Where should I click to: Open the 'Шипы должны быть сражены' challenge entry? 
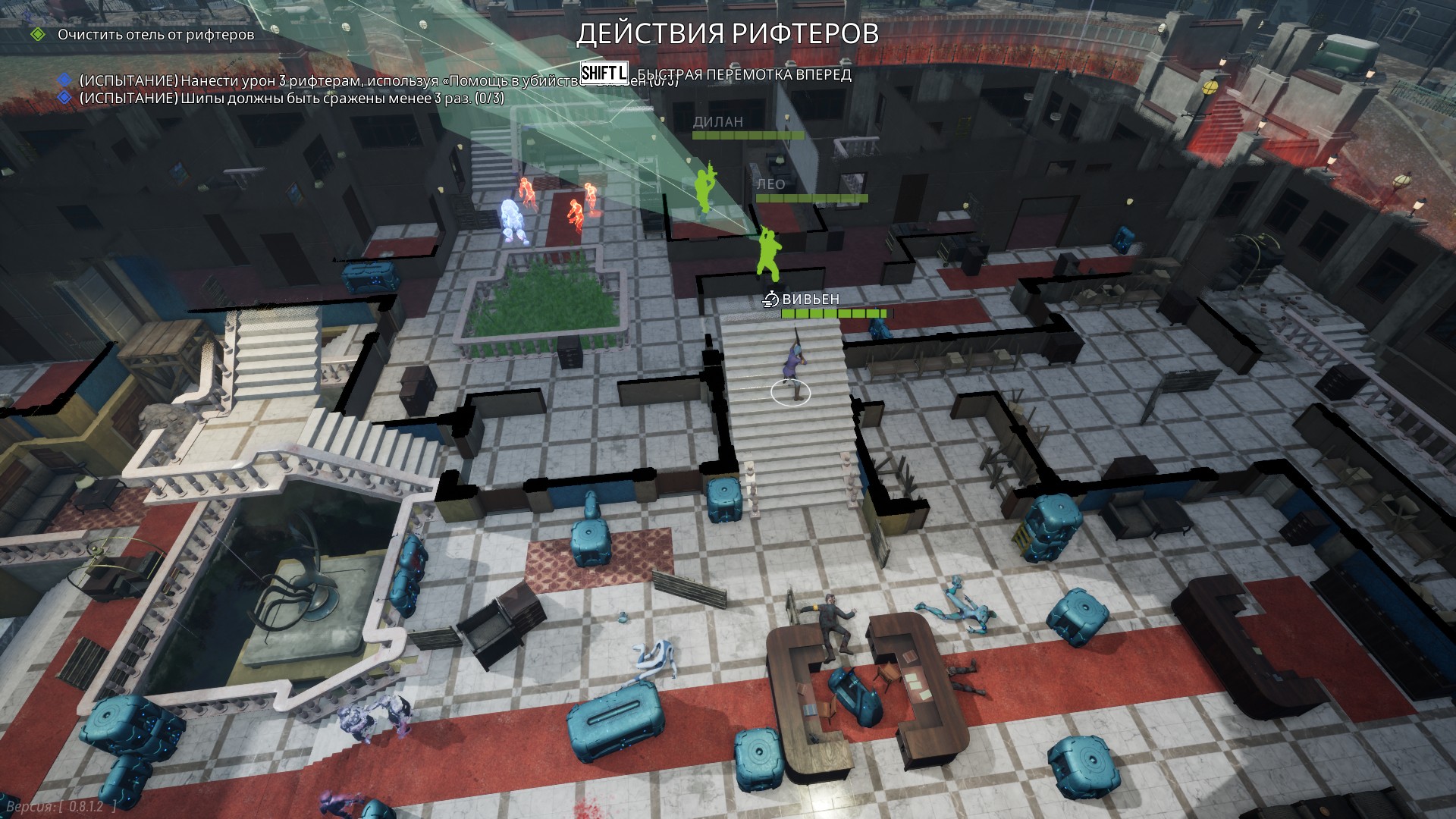[x=291, y=99]
